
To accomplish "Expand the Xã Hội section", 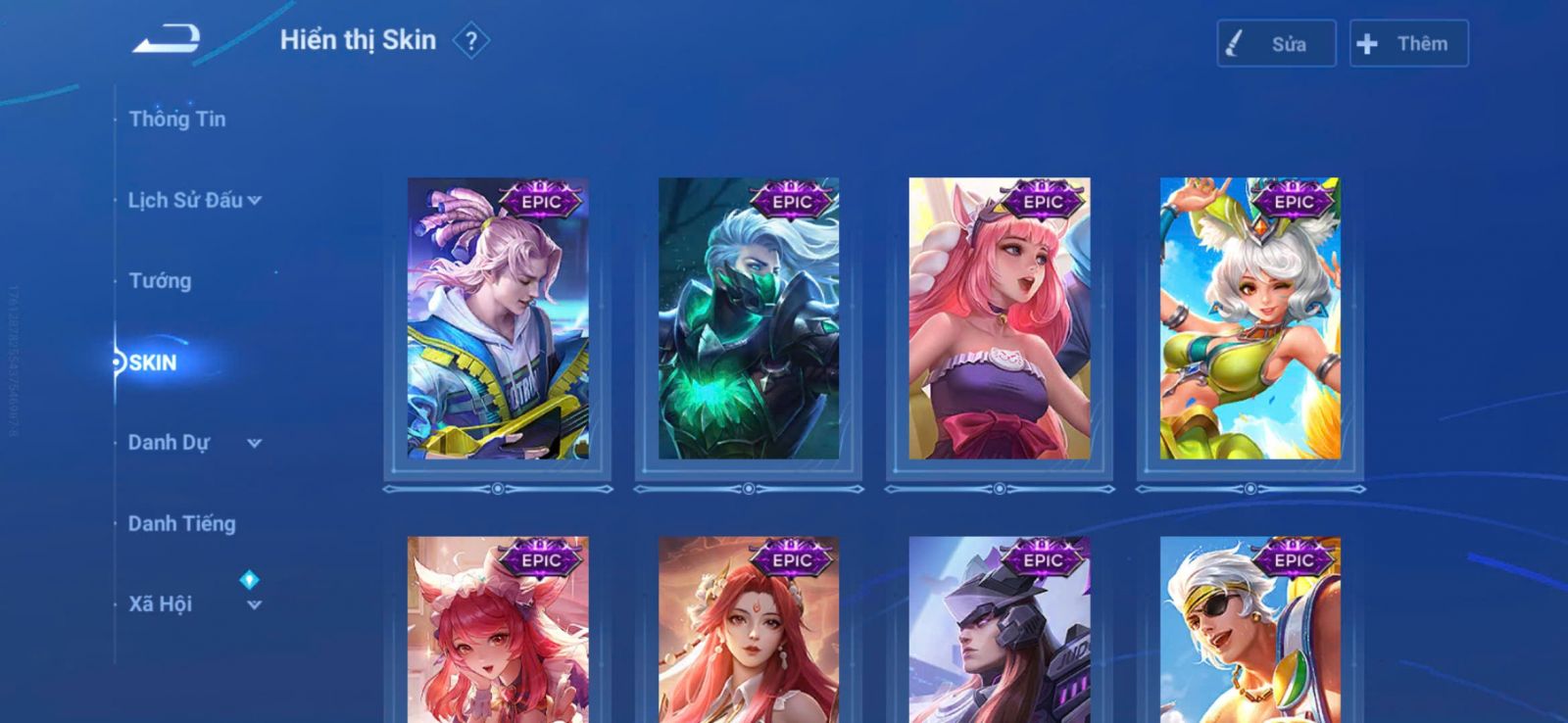I will click(194, 604).
